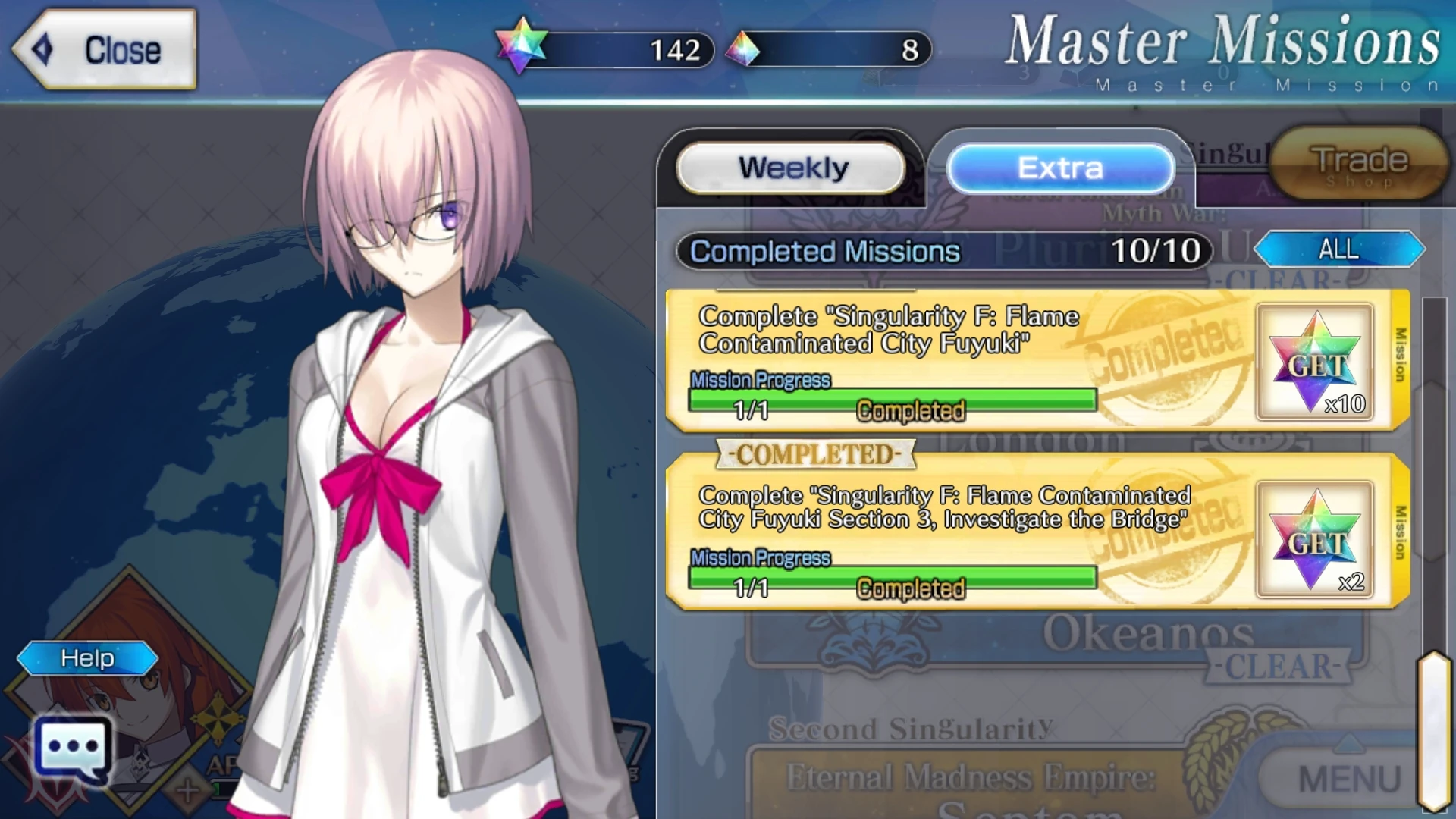The width and height of the screenshot is (1456, 819).
Task: Switch to the Weekly missions tab
Action: point(791,168)
